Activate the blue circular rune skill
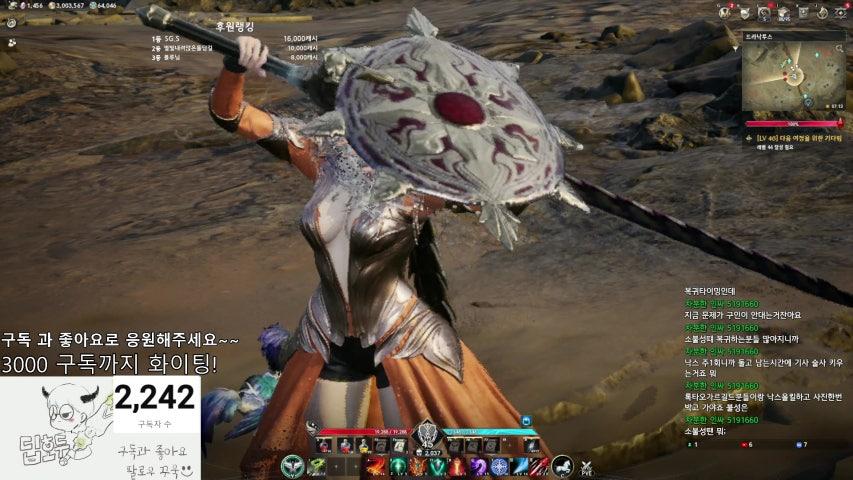This screenshot has width=853, height=480. point(498,466)
